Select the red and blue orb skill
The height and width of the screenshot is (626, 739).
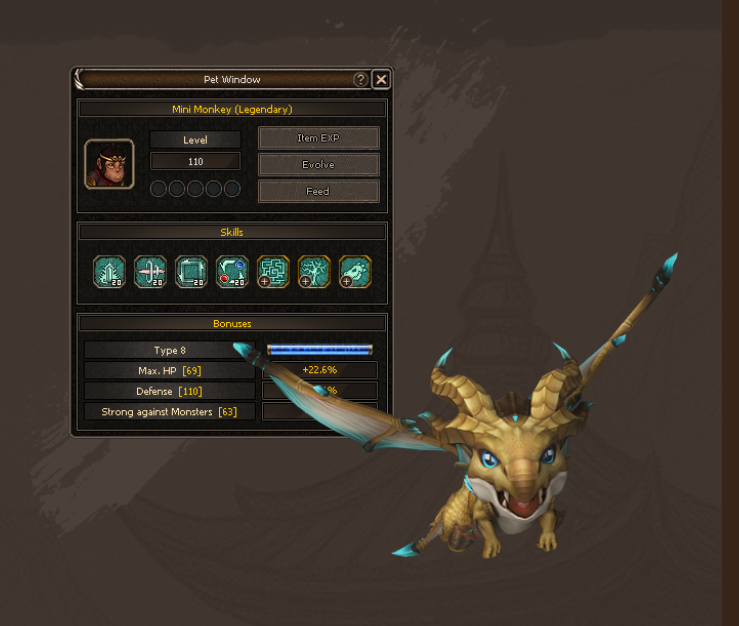point(232,271)
